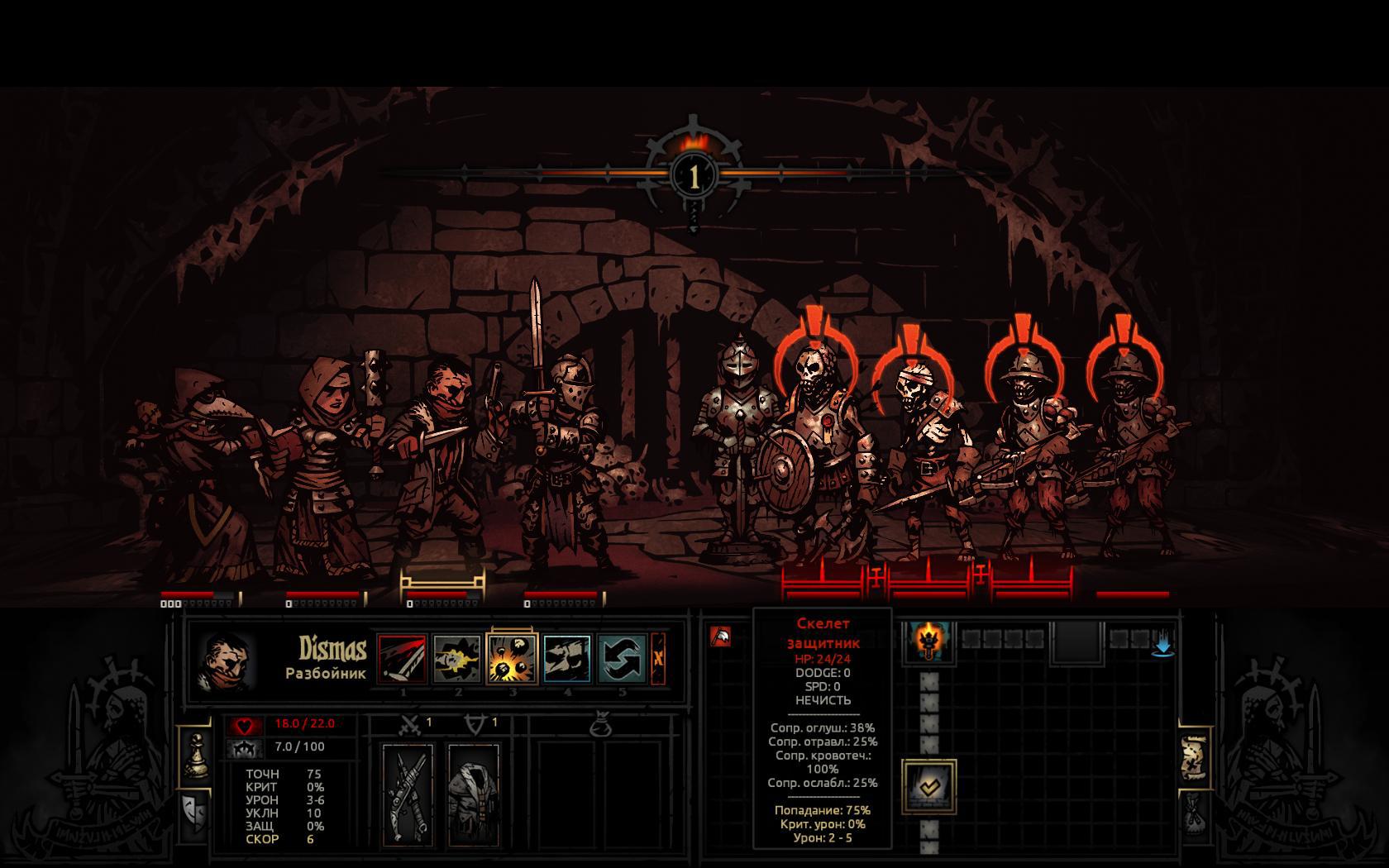The image size is (1389, 868).
Task: Open the pawn character stats tab
Action: [196, 753]
